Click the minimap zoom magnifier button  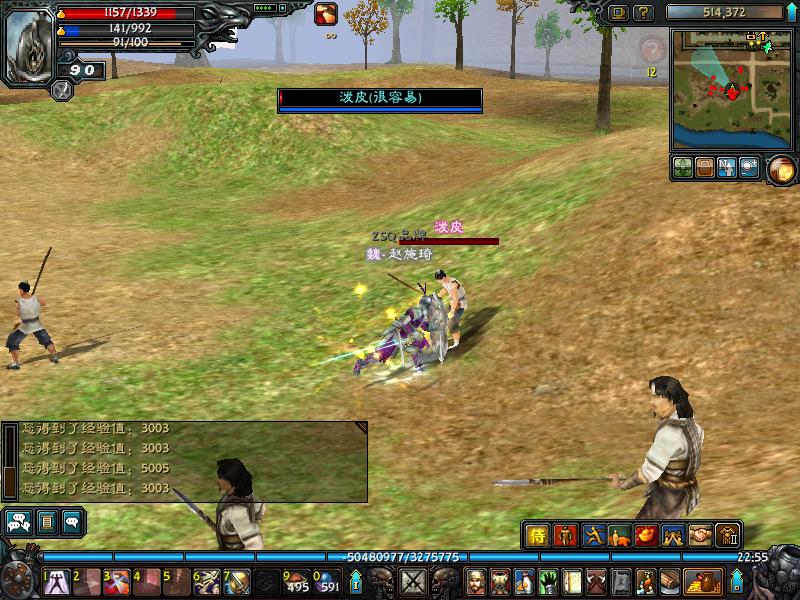tap(749, 167)
